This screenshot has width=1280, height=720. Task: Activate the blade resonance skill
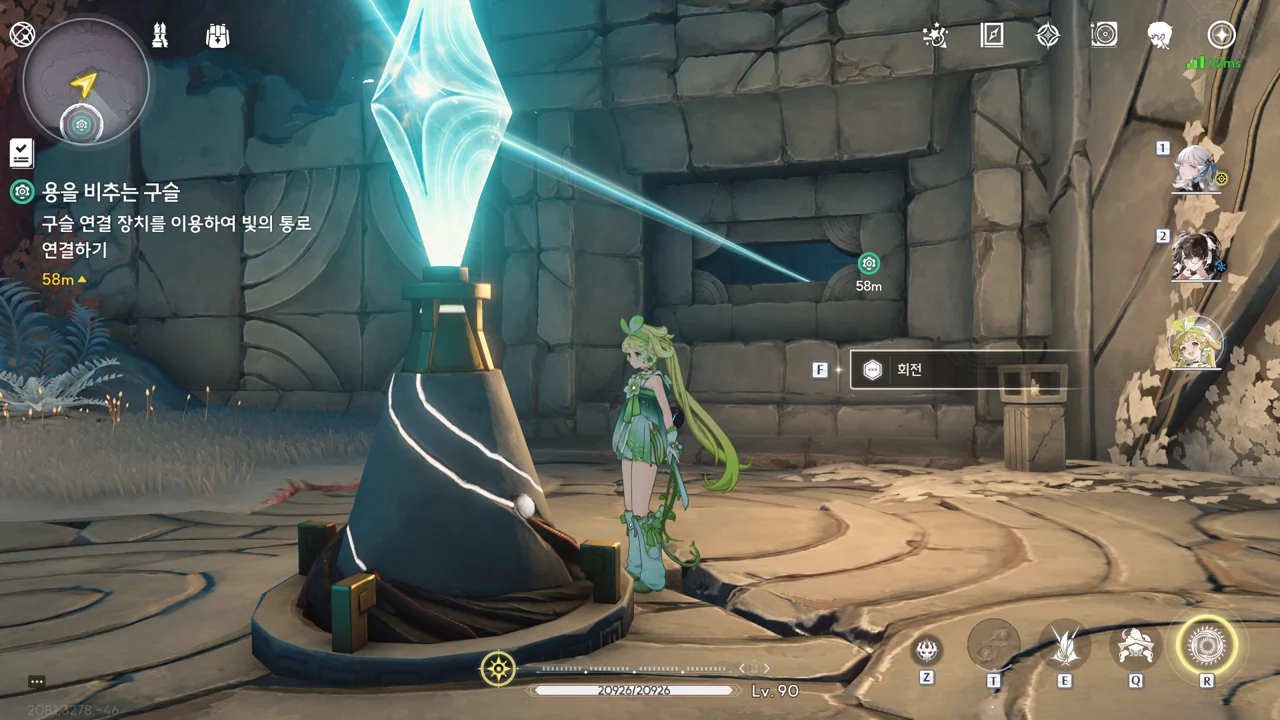tap(1064, 646)
